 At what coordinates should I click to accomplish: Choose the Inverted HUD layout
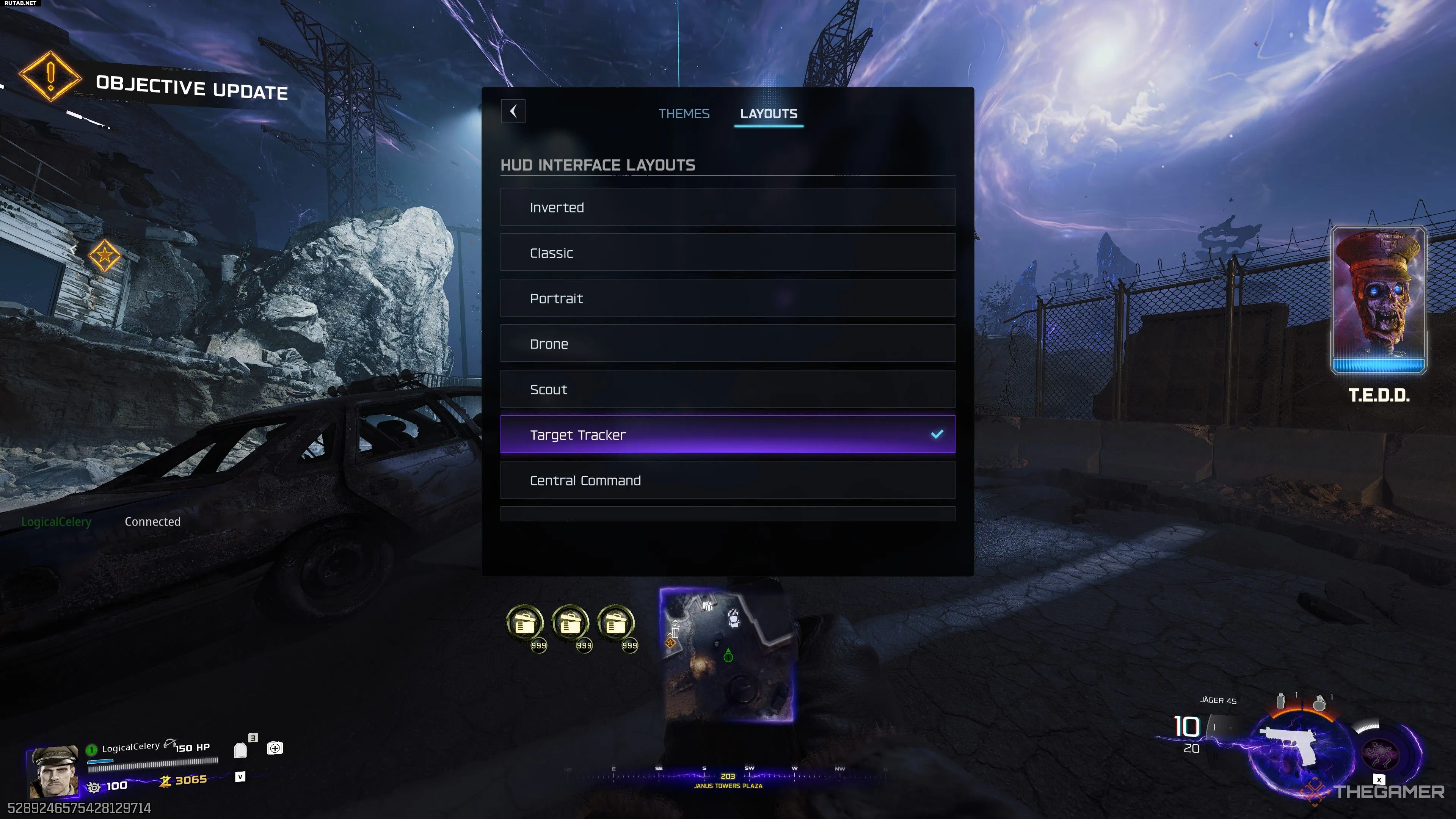727,207
